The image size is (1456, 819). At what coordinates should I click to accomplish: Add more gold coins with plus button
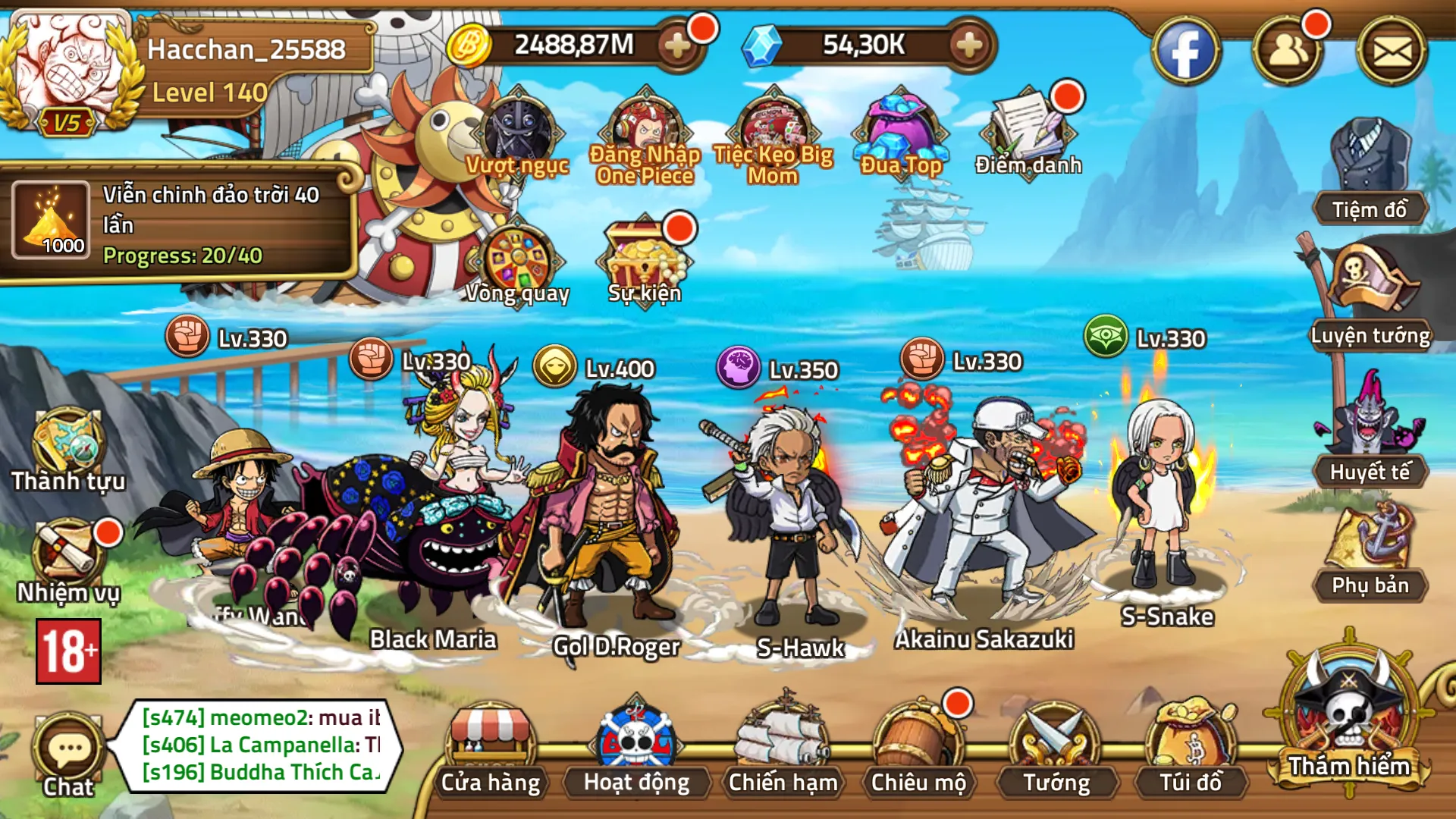(676, 45)
